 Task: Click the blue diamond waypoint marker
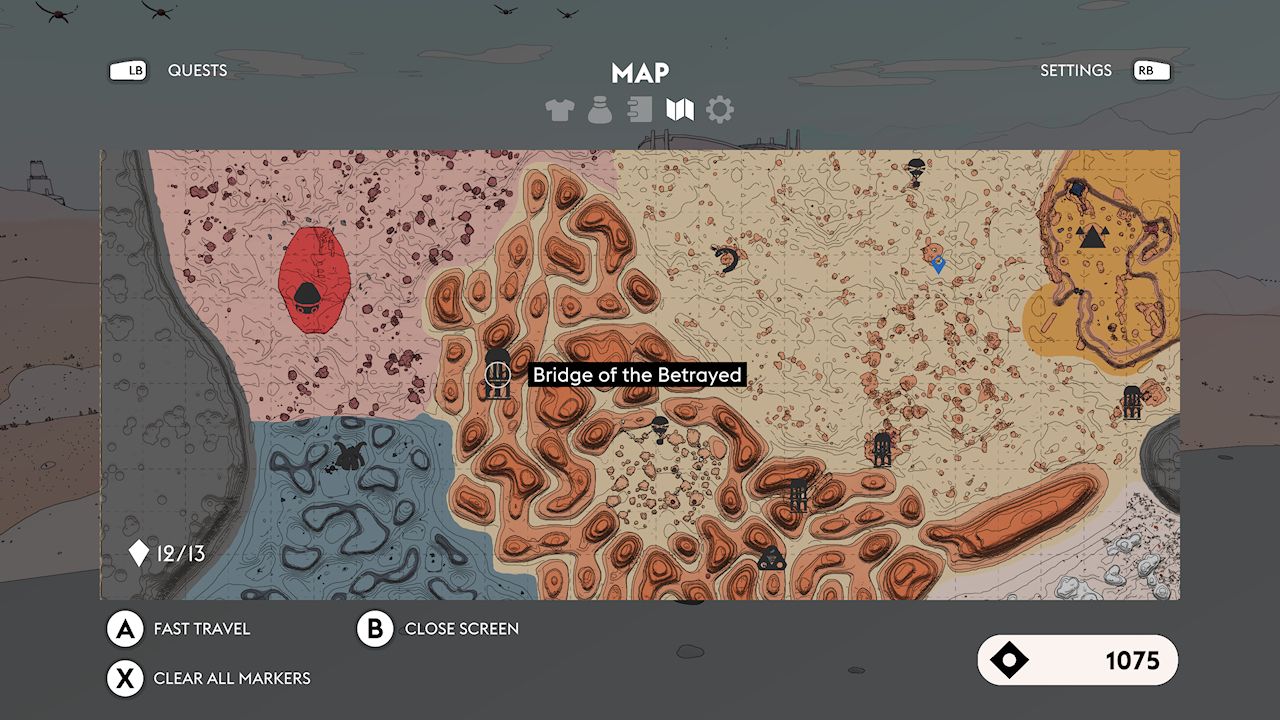point(938,265)
